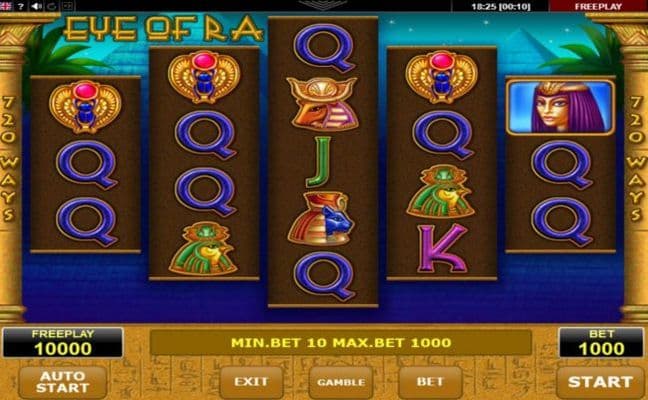
Task: Change language via the UK flag icon
Action: tap(6, 5)
